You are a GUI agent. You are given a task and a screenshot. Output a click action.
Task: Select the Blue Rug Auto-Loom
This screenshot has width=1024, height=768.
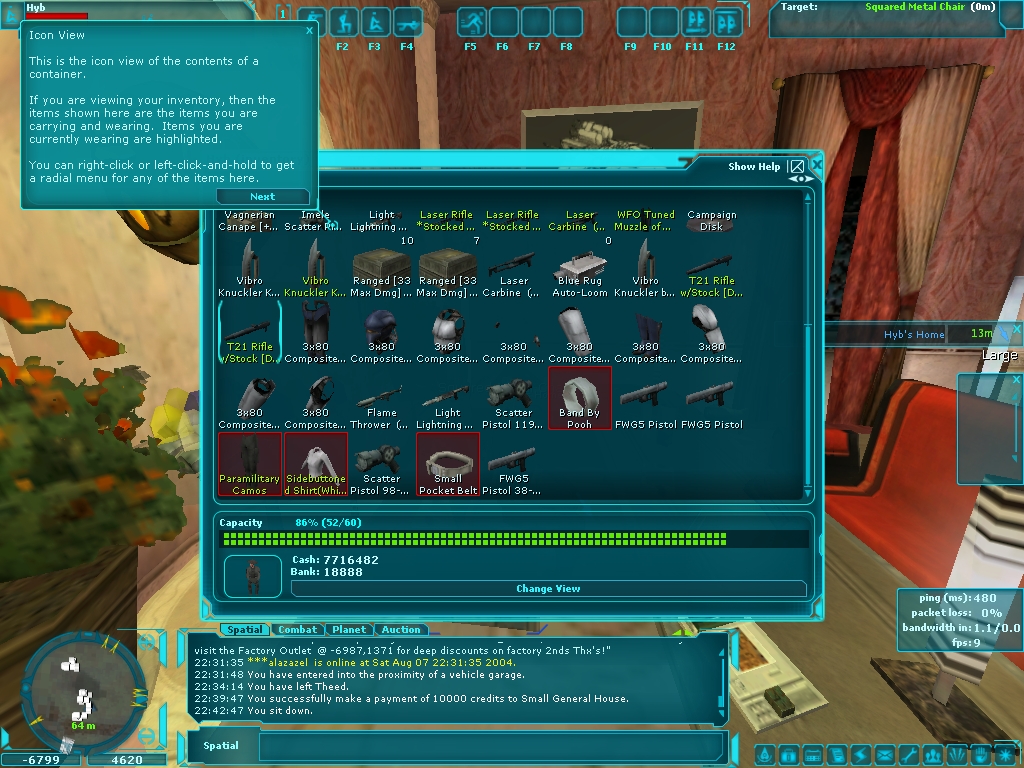[580, 273]
